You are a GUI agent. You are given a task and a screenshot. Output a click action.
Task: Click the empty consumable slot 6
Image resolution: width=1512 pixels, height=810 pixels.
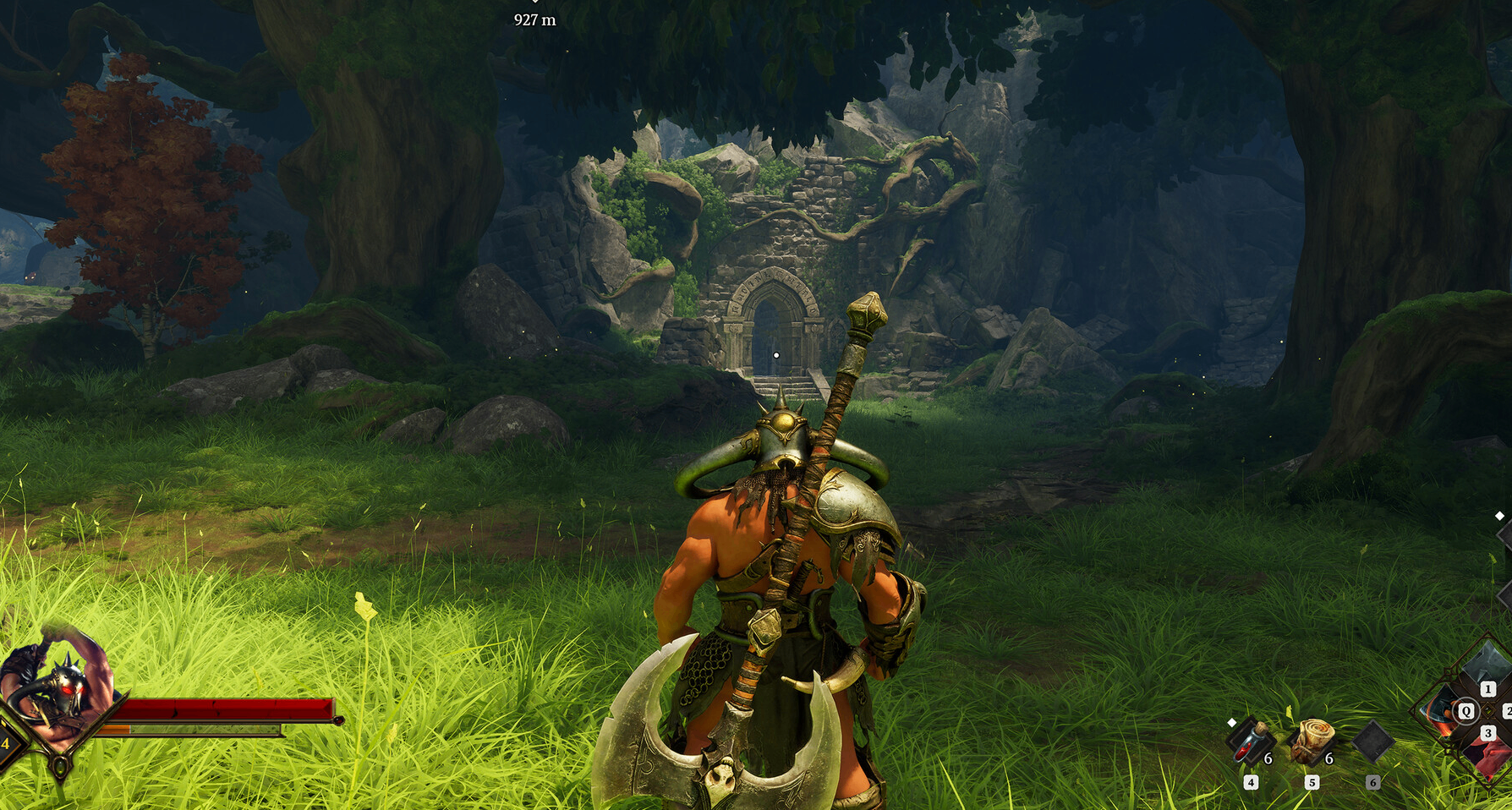[1373, 742]
